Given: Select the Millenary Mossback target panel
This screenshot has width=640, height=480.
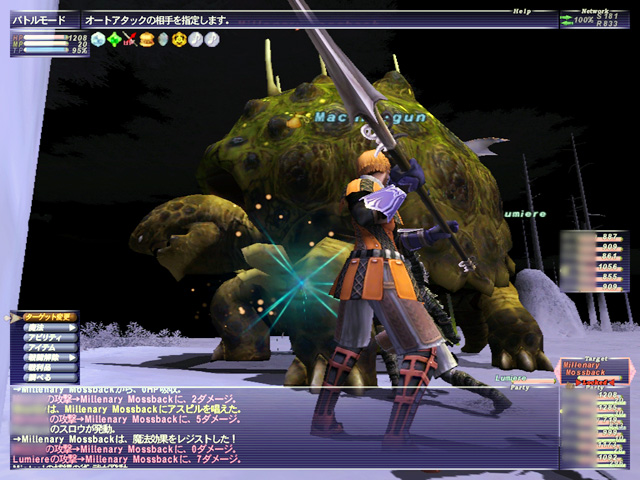Looking at the screenshot, I should pyautogui.click(x=594, y=374).
